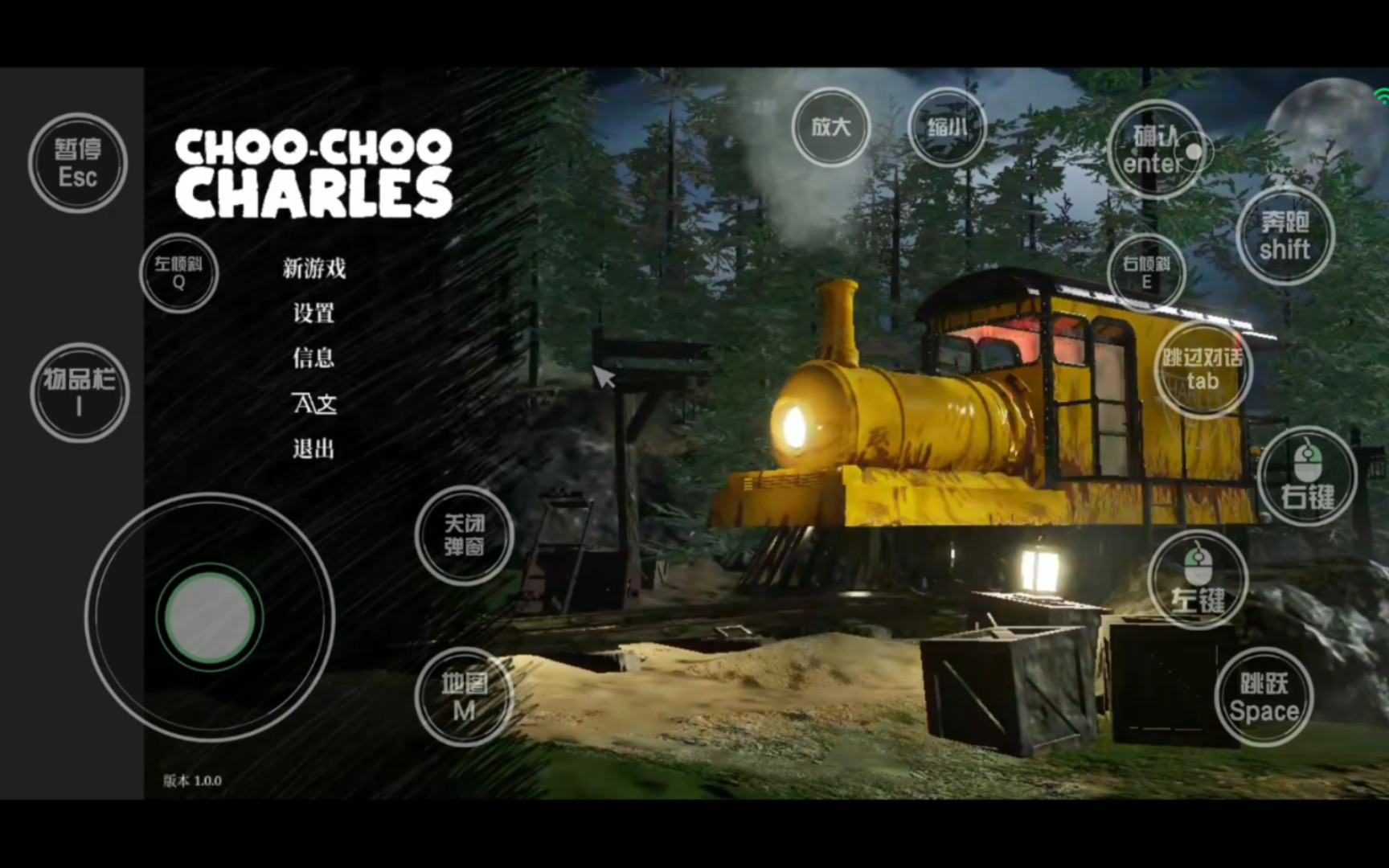Open the 设置 settings menu
The image size is (1389, 868).
tap(313, 313)
